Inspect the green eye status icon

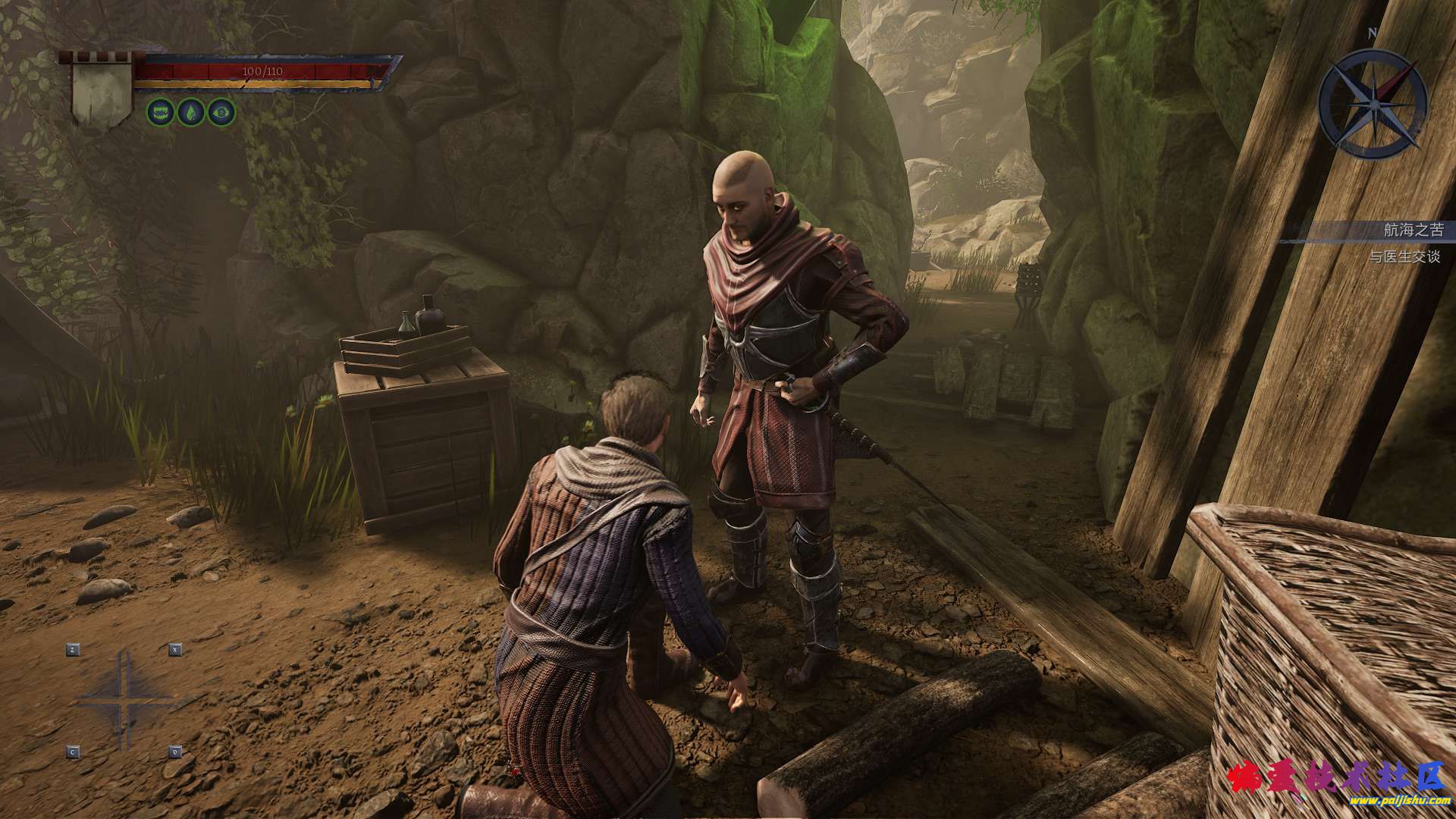click(221, 113)
